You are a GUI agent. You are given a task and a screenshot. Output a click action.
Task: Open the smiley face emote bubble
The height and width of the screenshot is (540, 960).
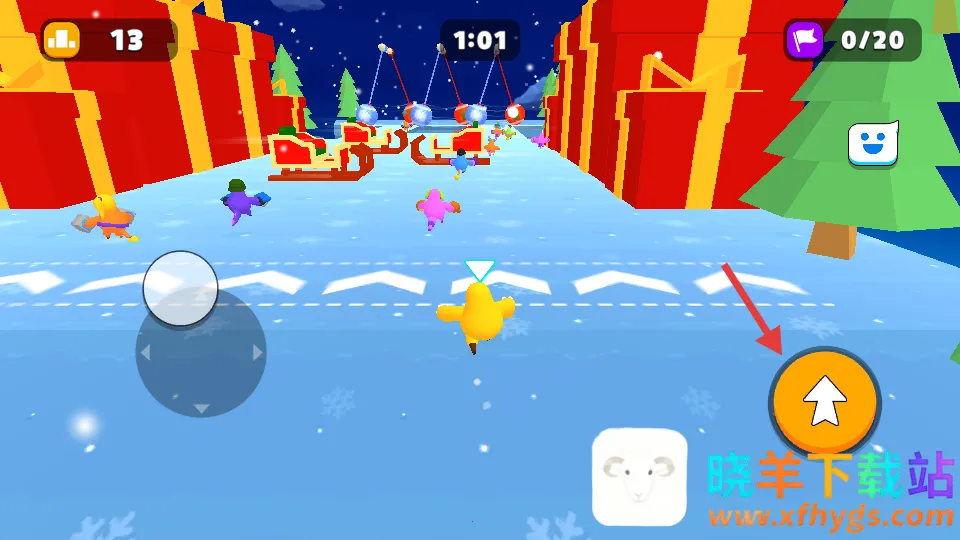coord(872,144)
